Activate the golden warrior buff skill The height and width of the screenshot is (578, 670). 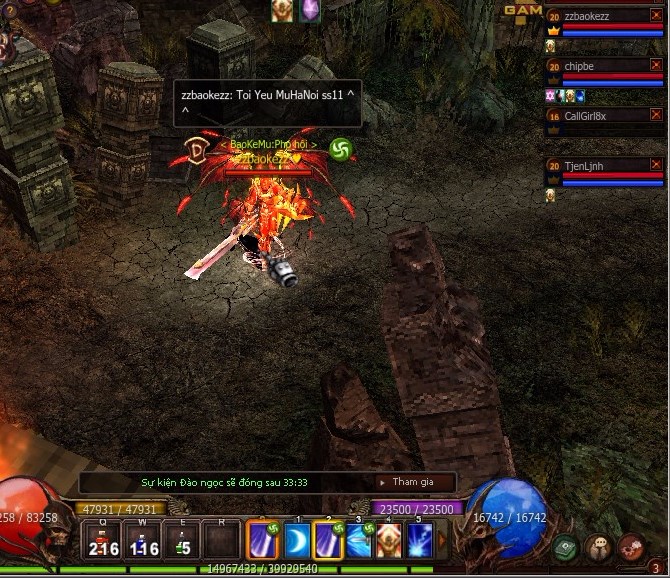(389, 541)
